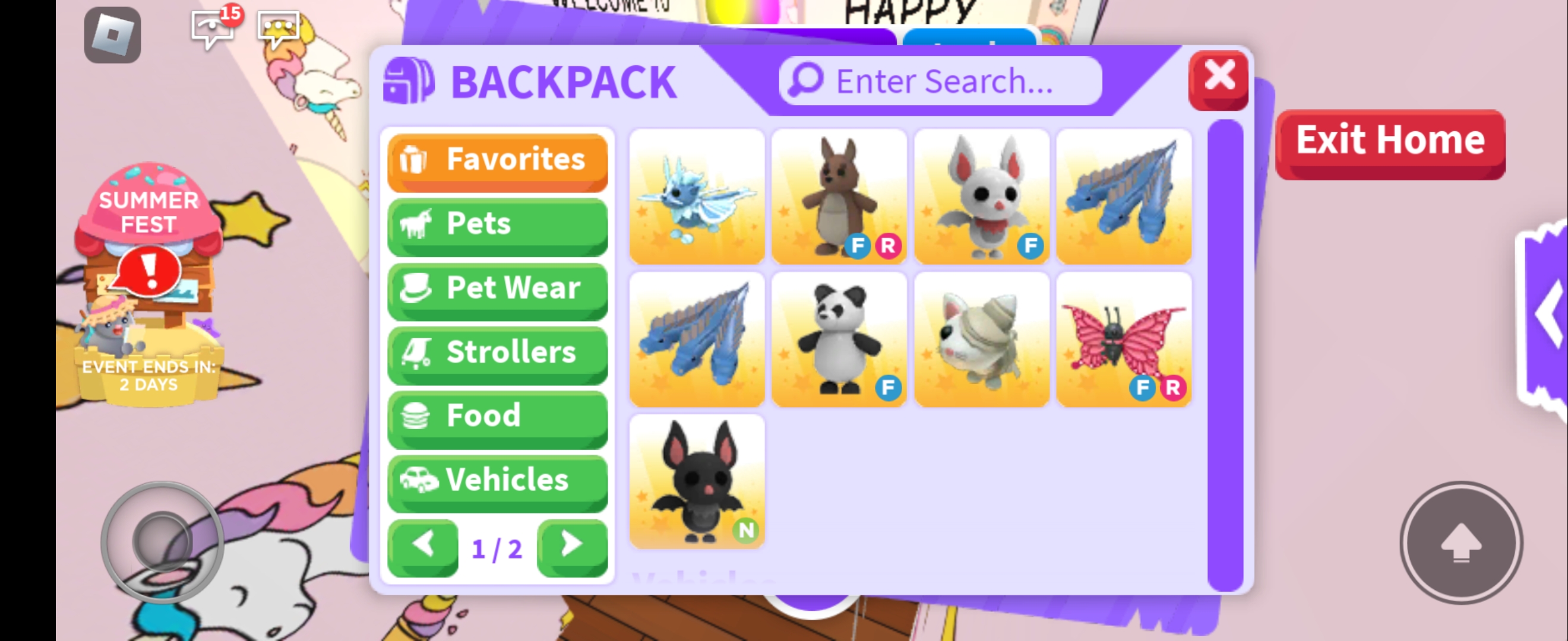The image size is (1568, 641).
Task: Choose the light blue frost dragon pet
Action: (696, 196)
